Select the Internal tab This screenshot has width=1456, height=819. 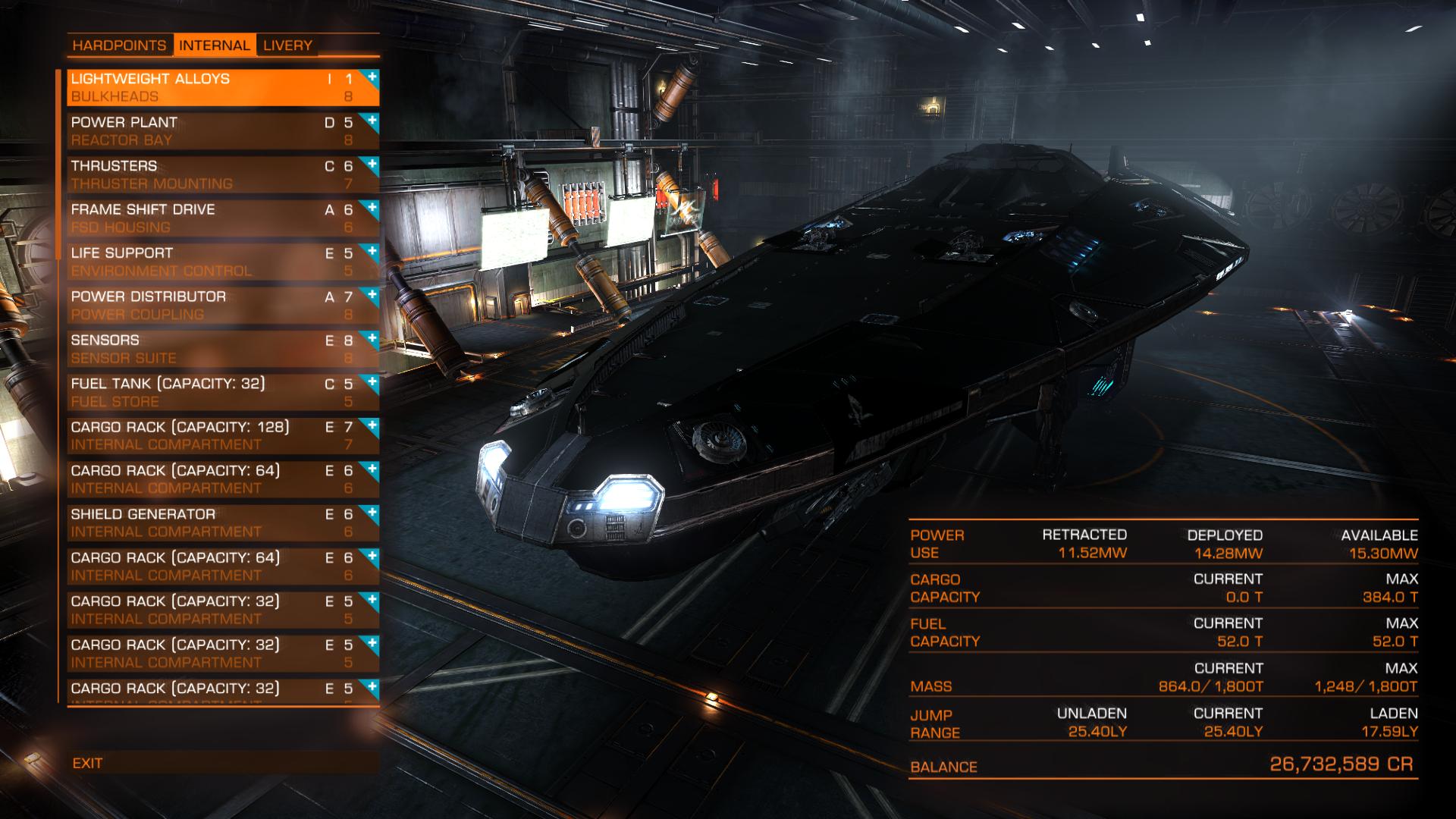coord(215,45)
